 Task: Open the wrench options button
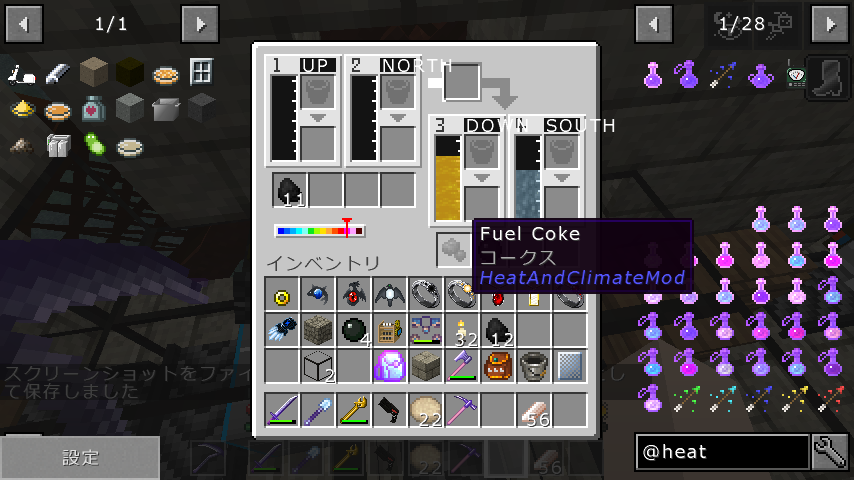pyautogui.click(x=830, y=452)
